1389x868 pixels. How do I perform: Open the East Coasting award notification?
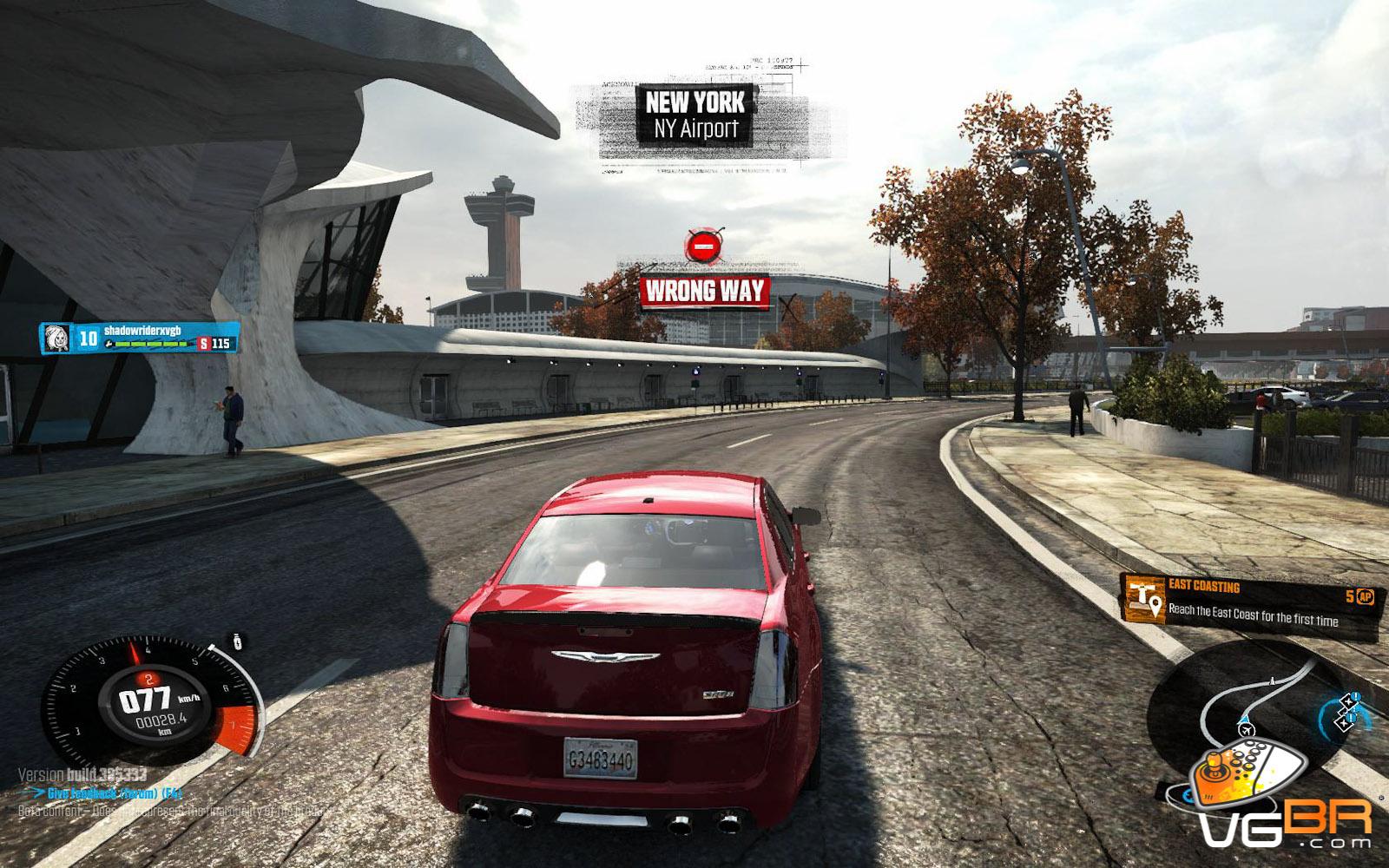tap(1250, 601)
